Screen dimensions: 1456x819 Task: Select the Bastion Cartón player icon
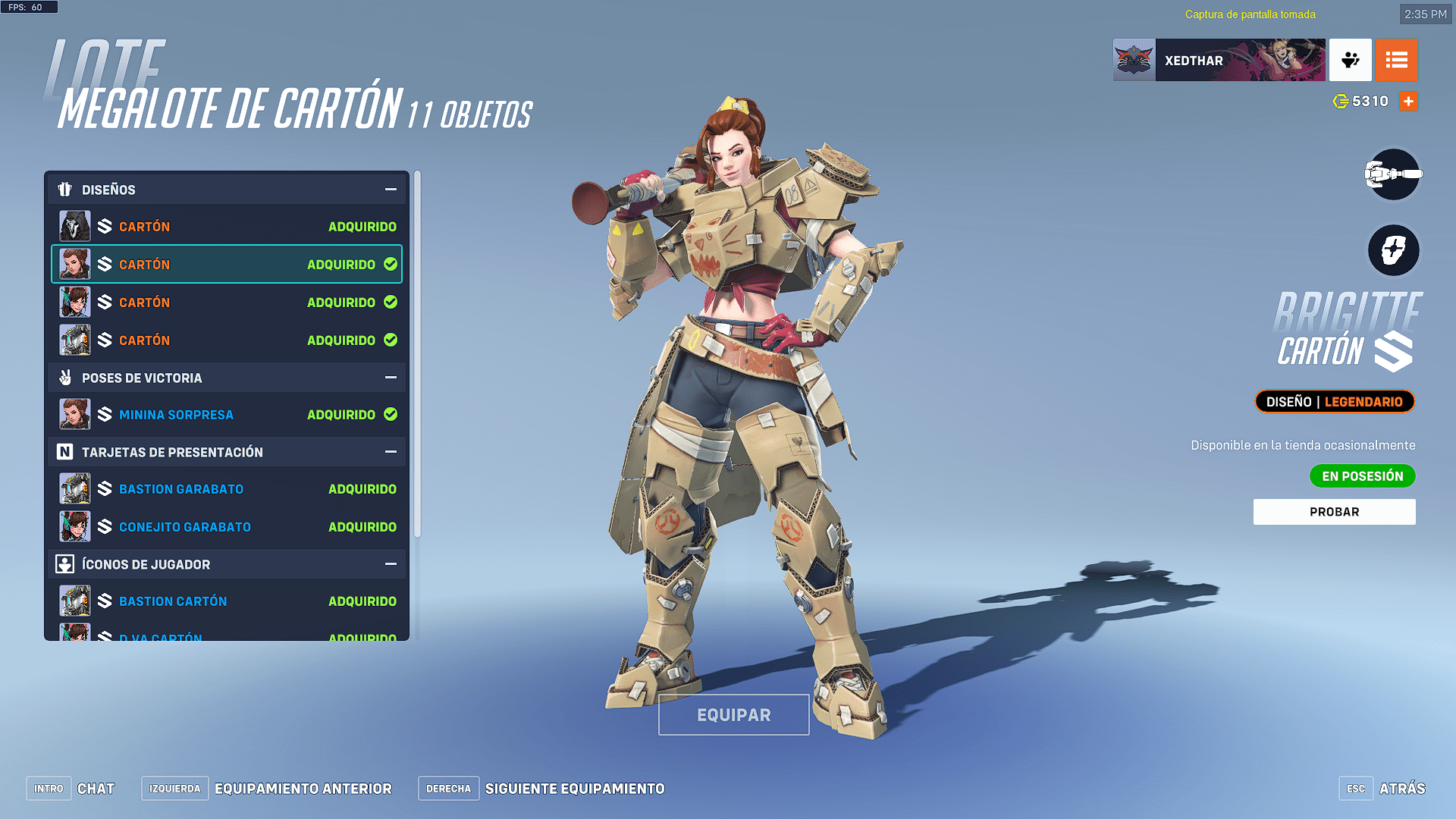tap(227, 601)
